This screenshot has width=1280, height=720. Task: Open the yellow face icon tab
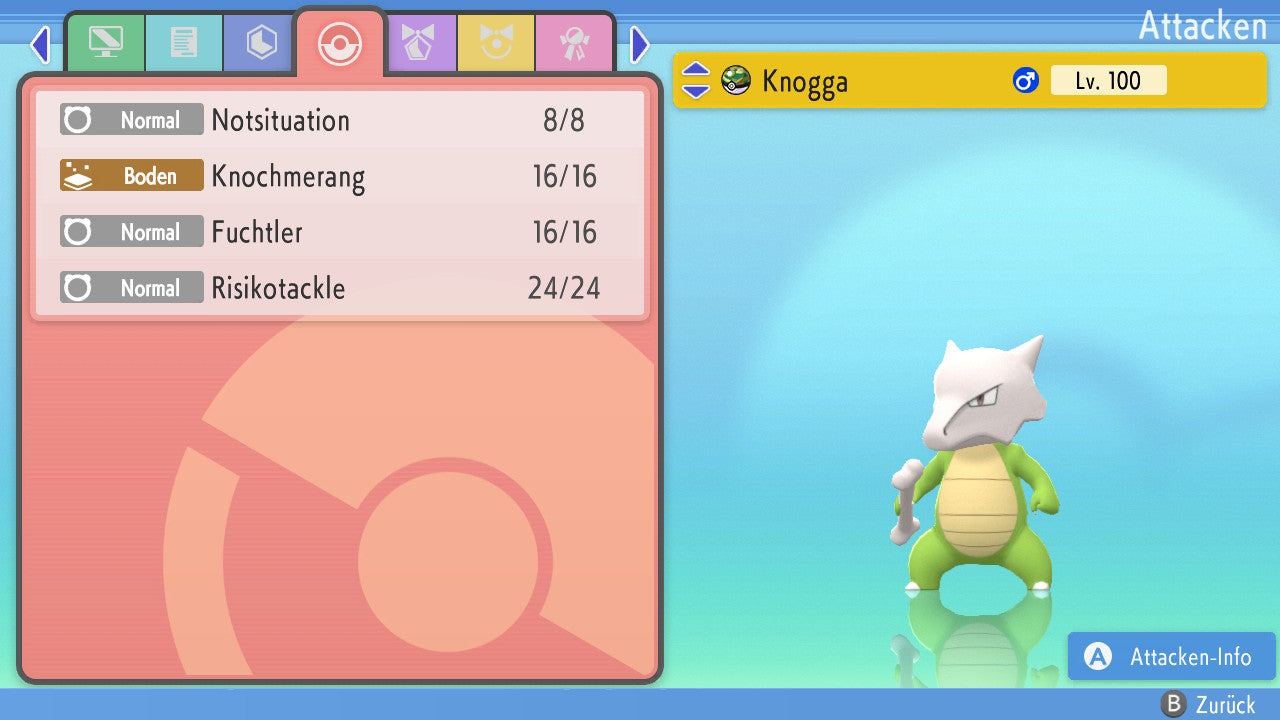coord(495,43)
